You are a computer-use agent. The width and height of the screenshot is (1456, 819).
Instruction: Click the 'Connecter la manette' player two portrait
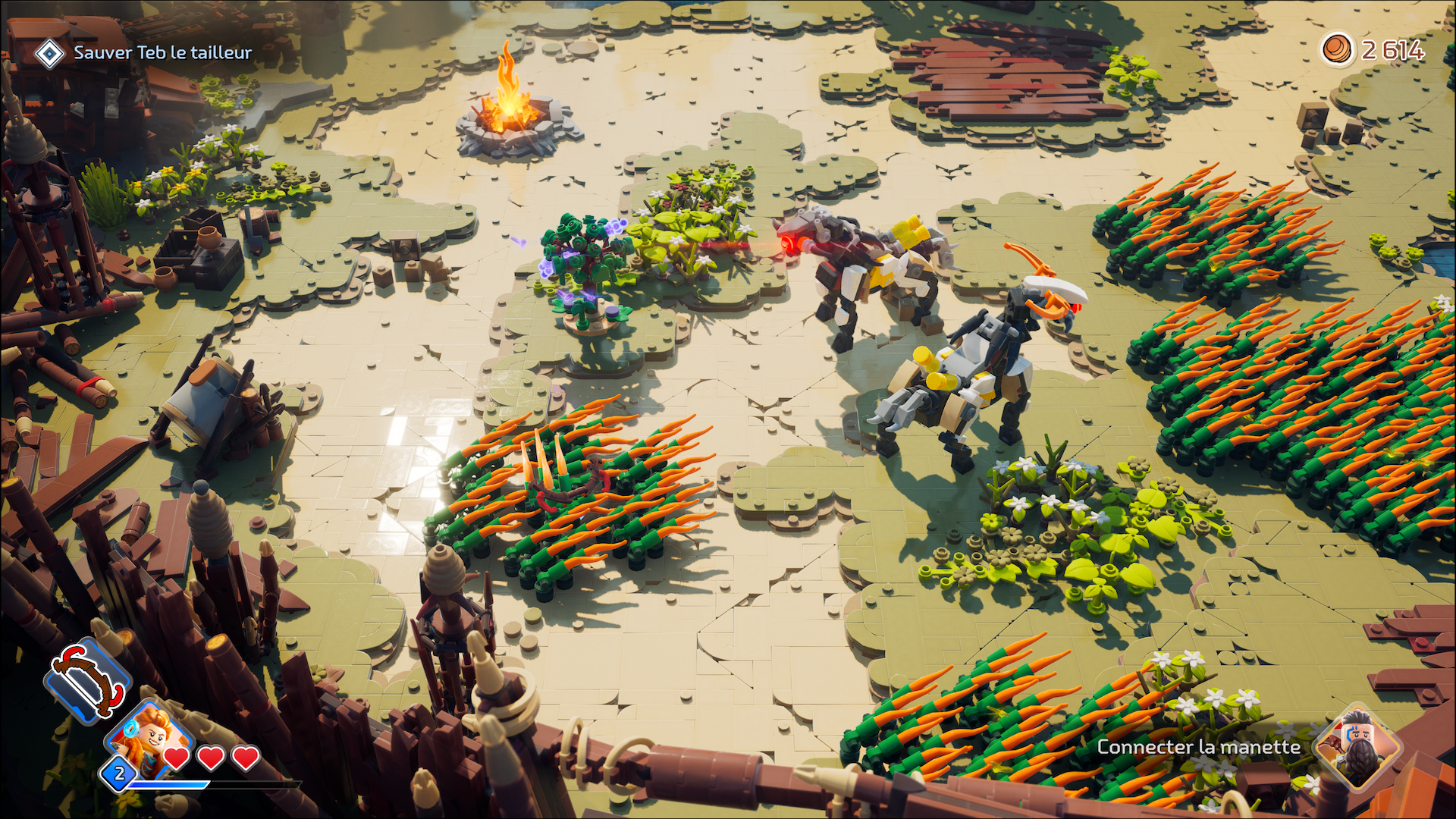point(1359,748)
